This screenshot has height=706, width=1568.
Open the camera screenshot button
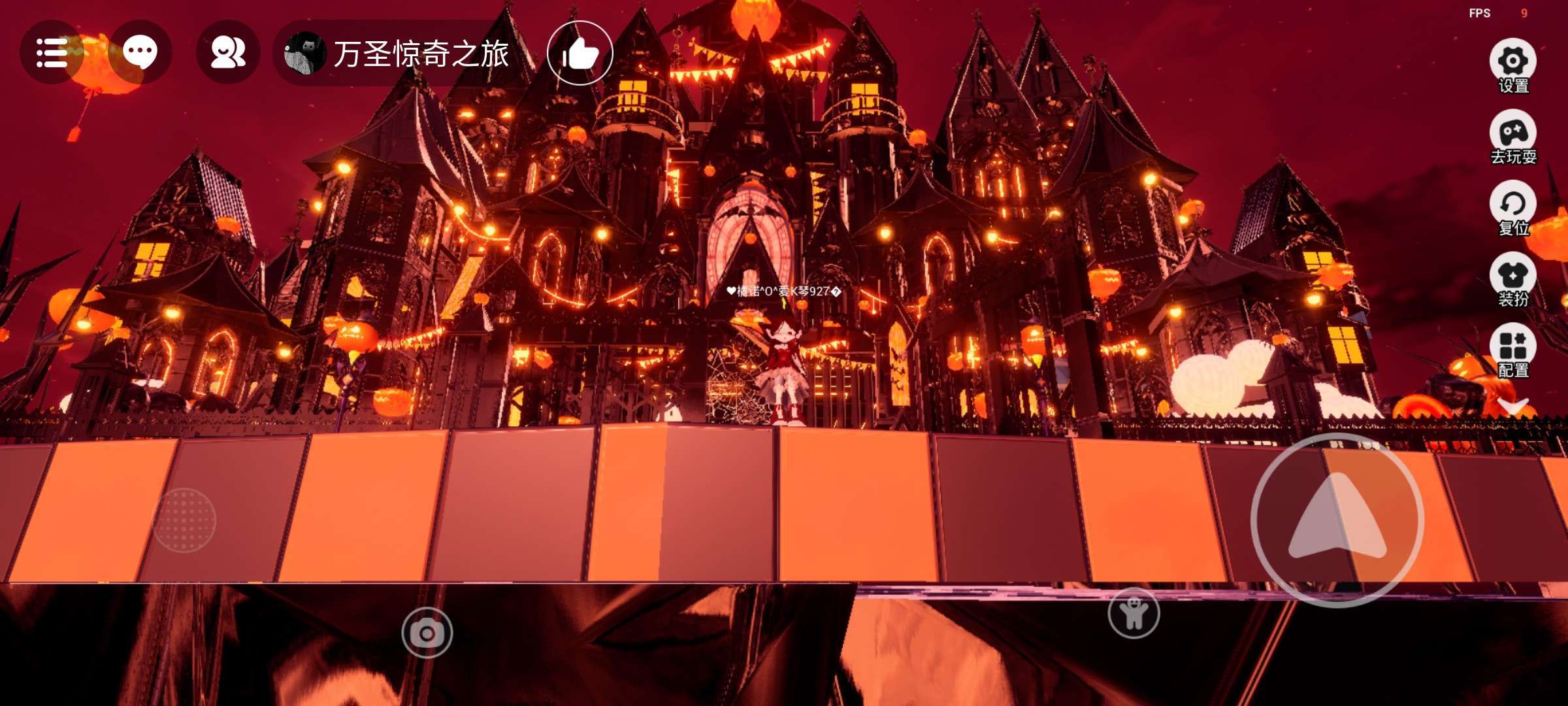tap(427, 633)
